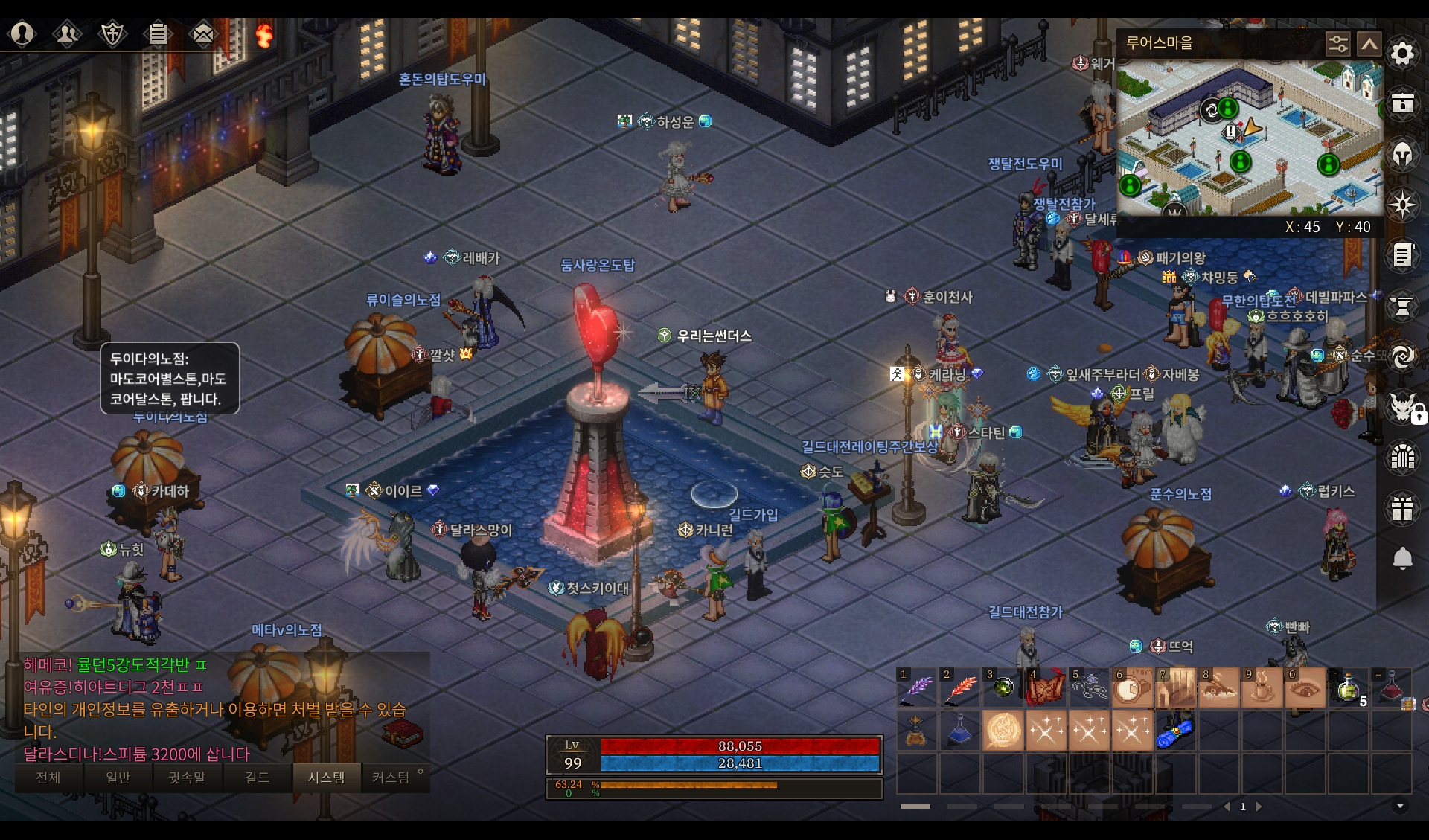Open the anvil crafting icon
The width and height of the screenshot is (1429, 840).
click(1402, 306)
